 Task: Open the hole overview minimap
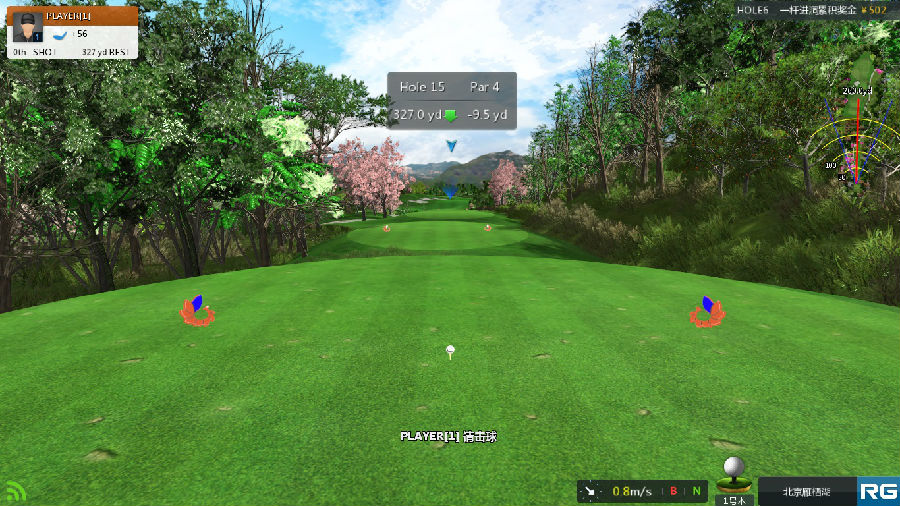point(855,125)
